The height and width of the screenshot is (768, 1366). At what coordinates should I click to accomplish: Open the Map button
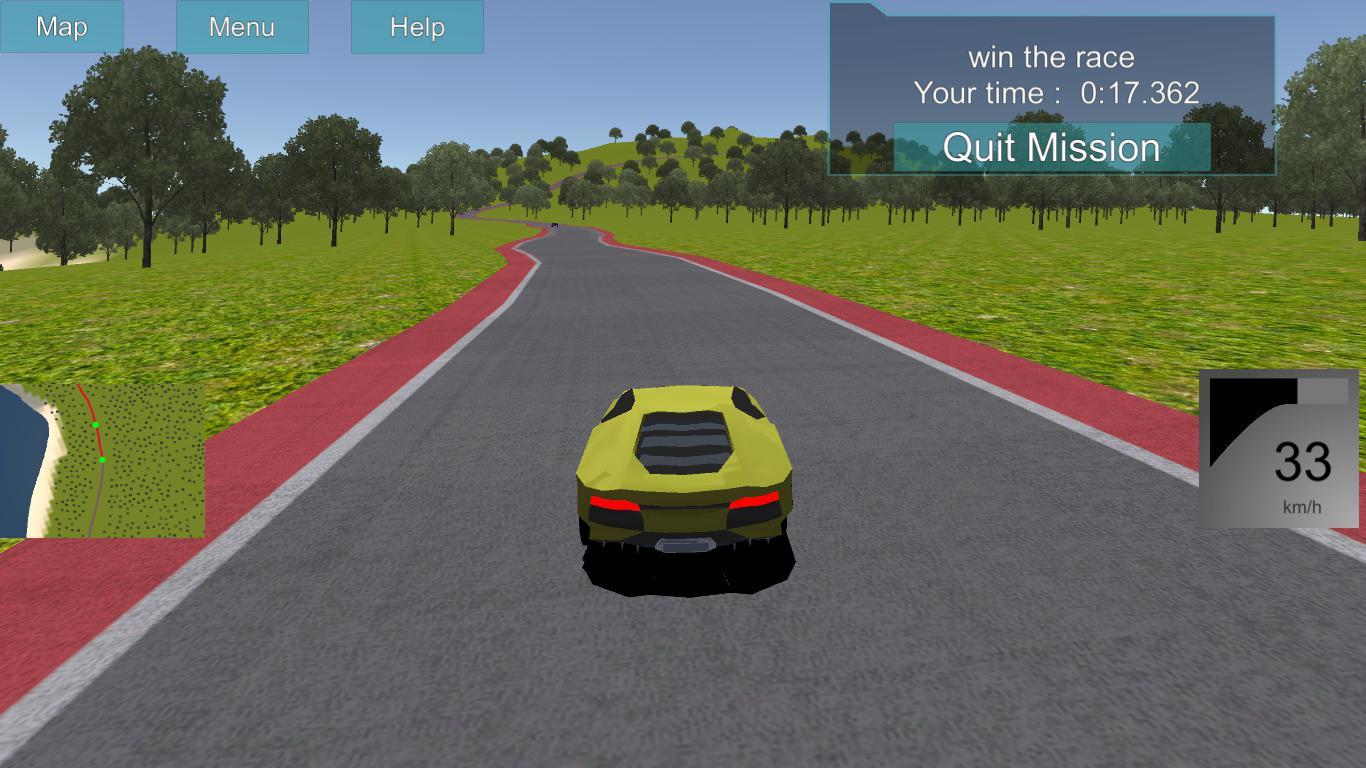(62, 27)
